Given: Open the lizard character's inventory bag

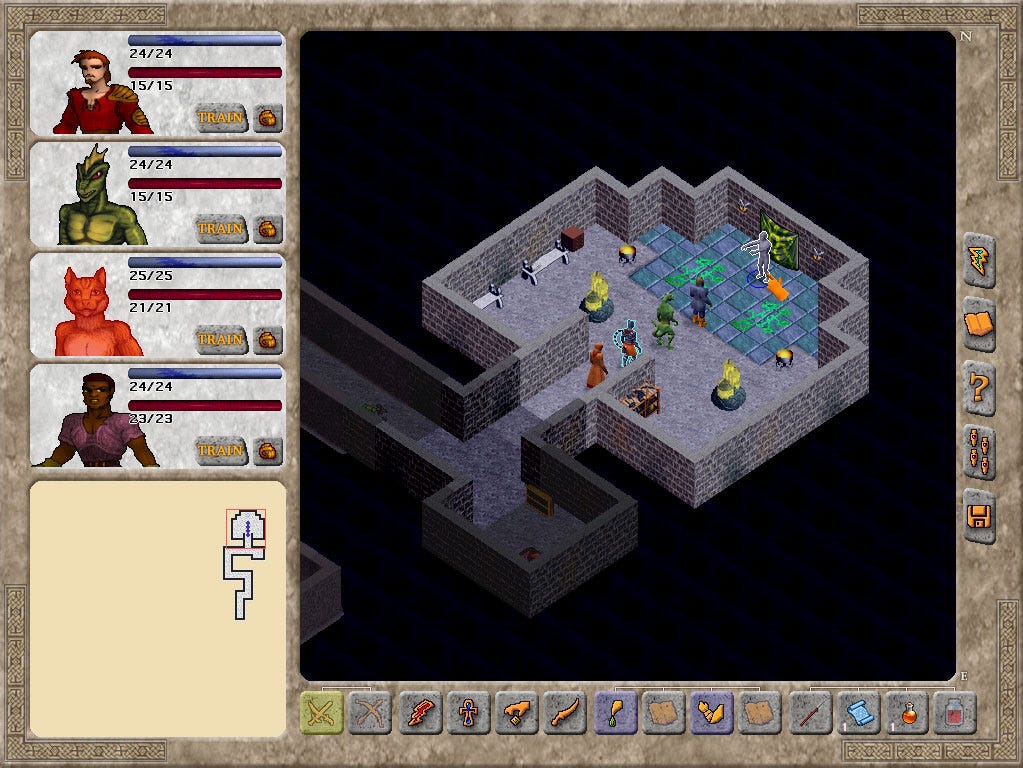Looking at the screenshot, I should coord(268,228).
